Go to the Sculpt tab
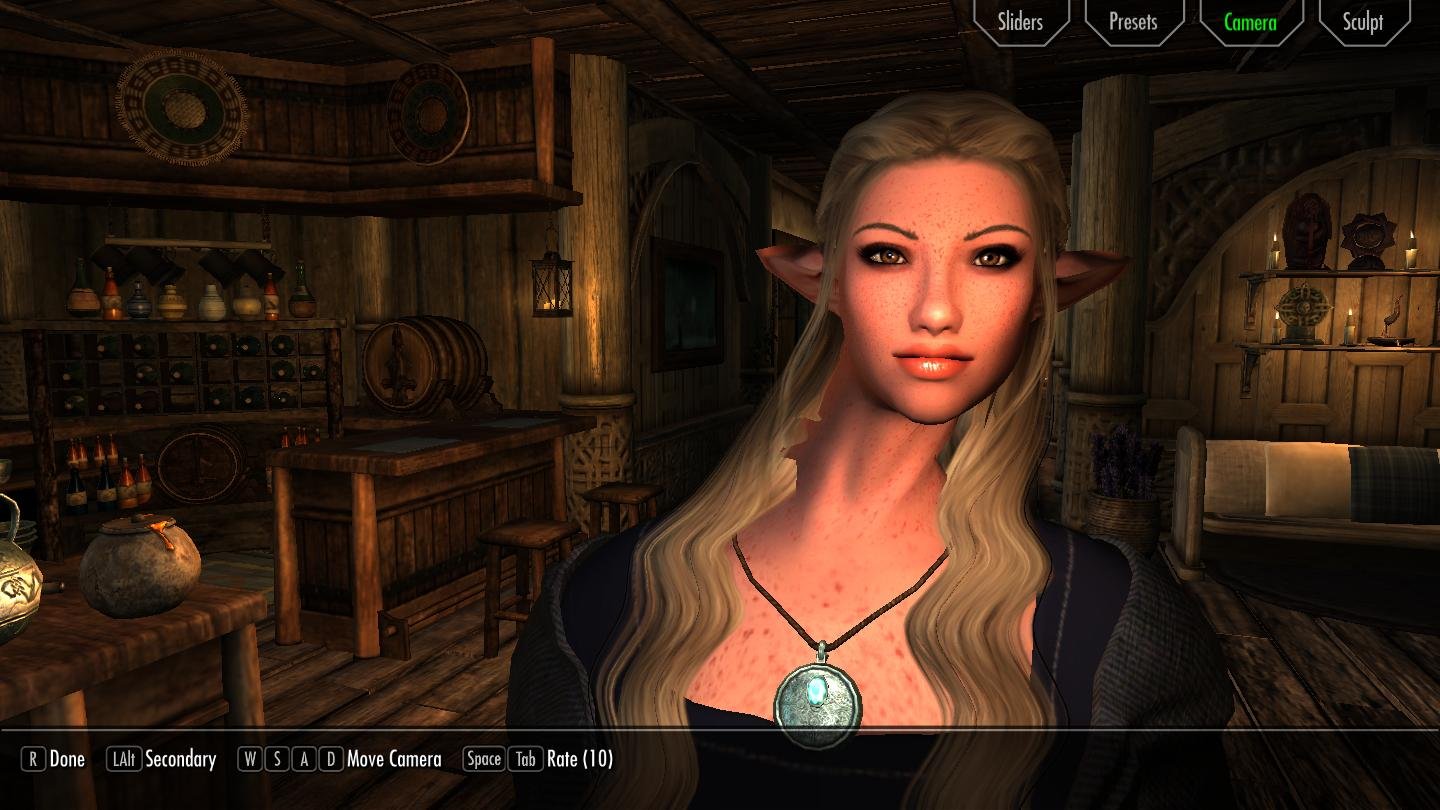This screenshot has height=810, width=1440. (x=1363, y=22)
